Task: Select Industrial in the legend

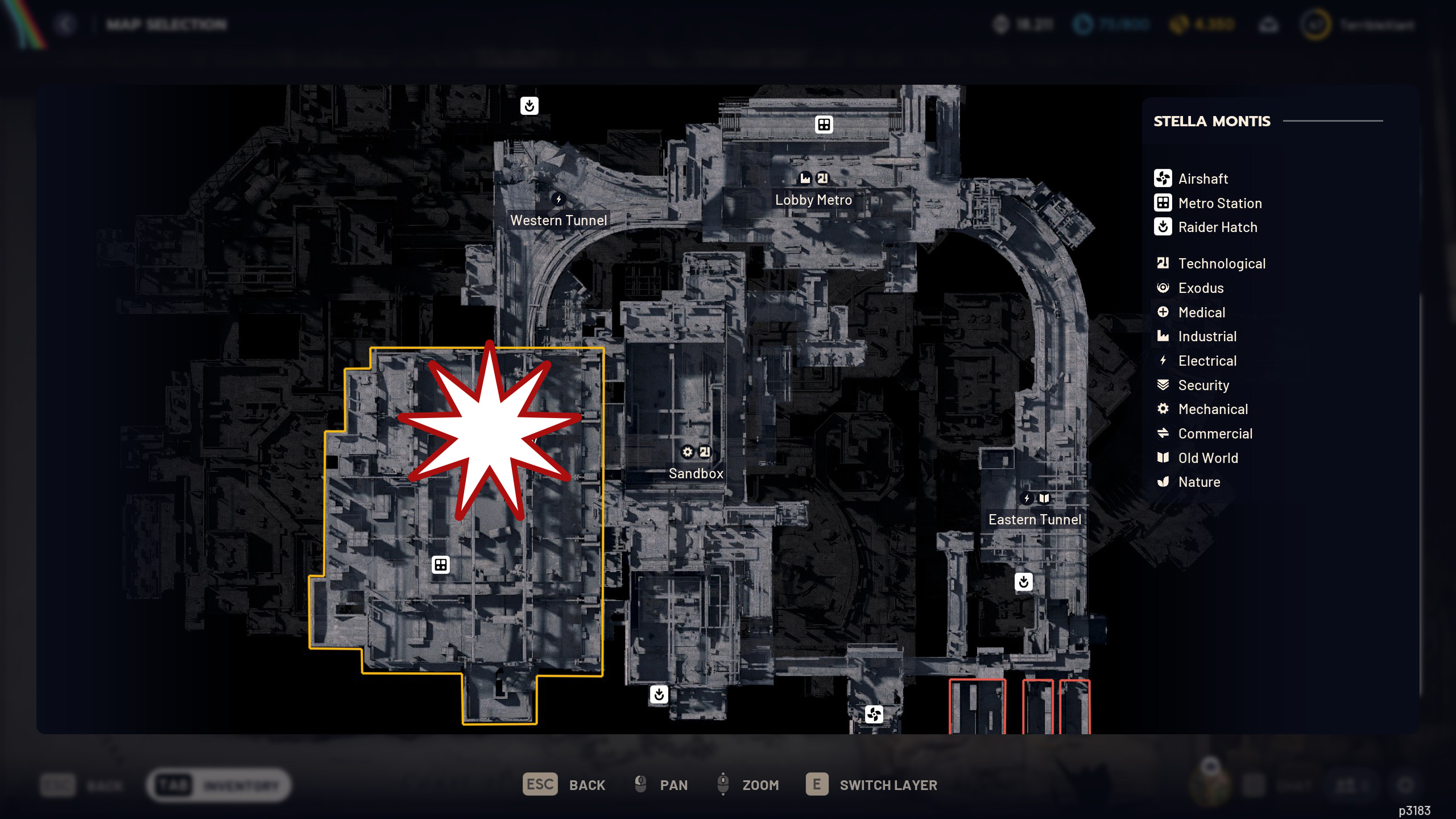Action: (1207, 337)
